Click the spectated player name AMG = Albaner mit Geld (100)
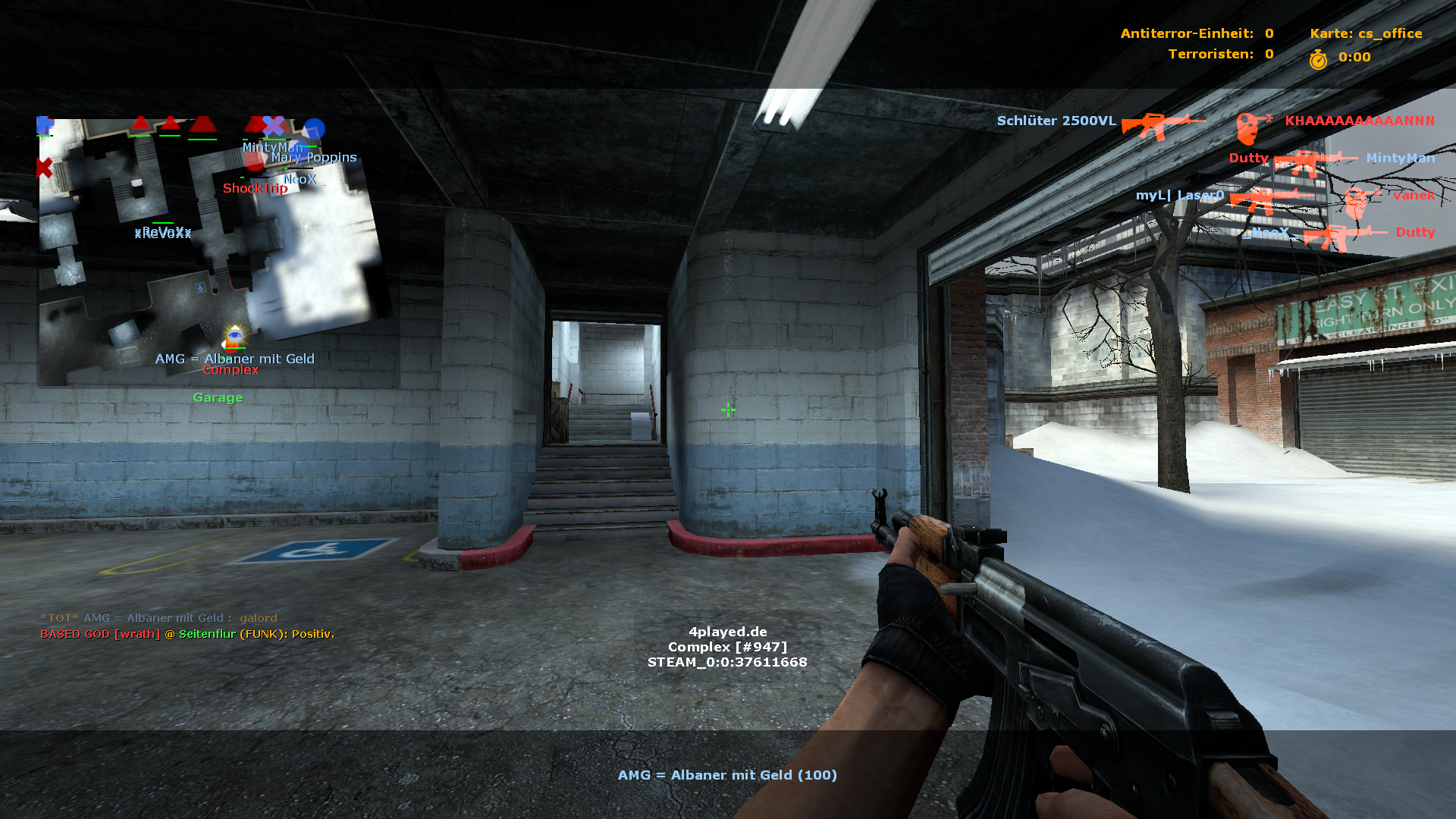Image resolution: width=1456 pixels, height=819 pixels. (727, 775)
